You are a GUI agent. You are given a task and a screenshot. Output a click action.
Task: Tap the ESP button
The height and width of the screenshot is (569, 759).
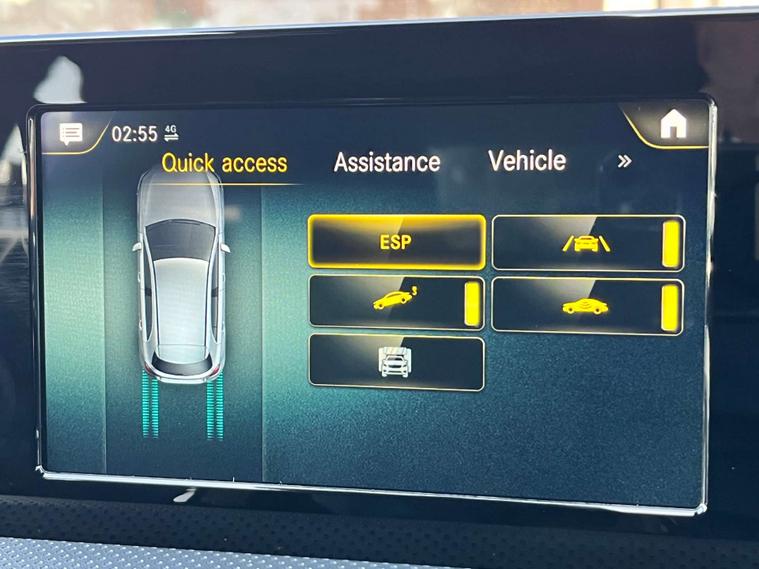pyautogui.click(x=396, y=242)
